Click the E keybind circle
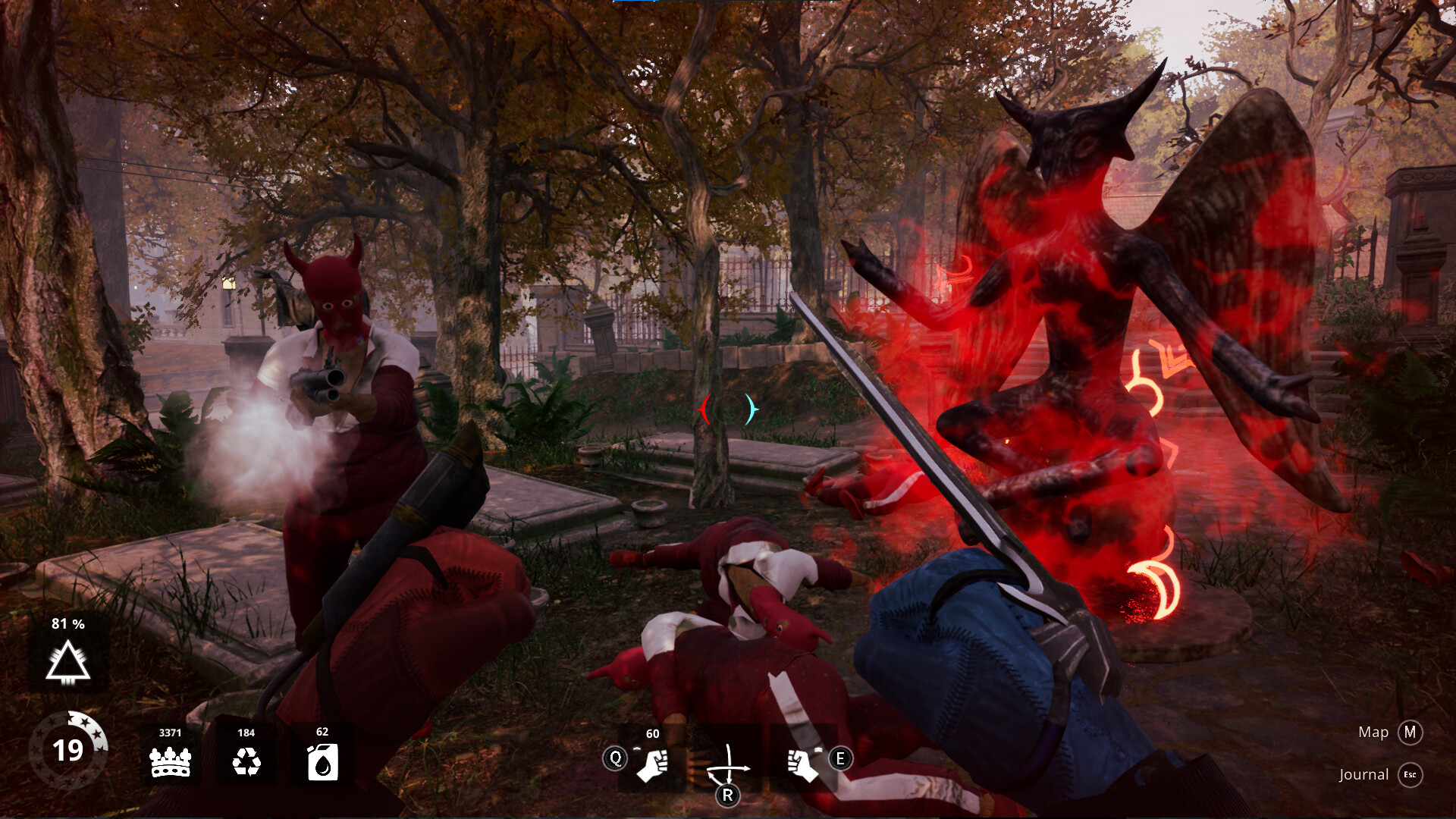 pos(839,758)
